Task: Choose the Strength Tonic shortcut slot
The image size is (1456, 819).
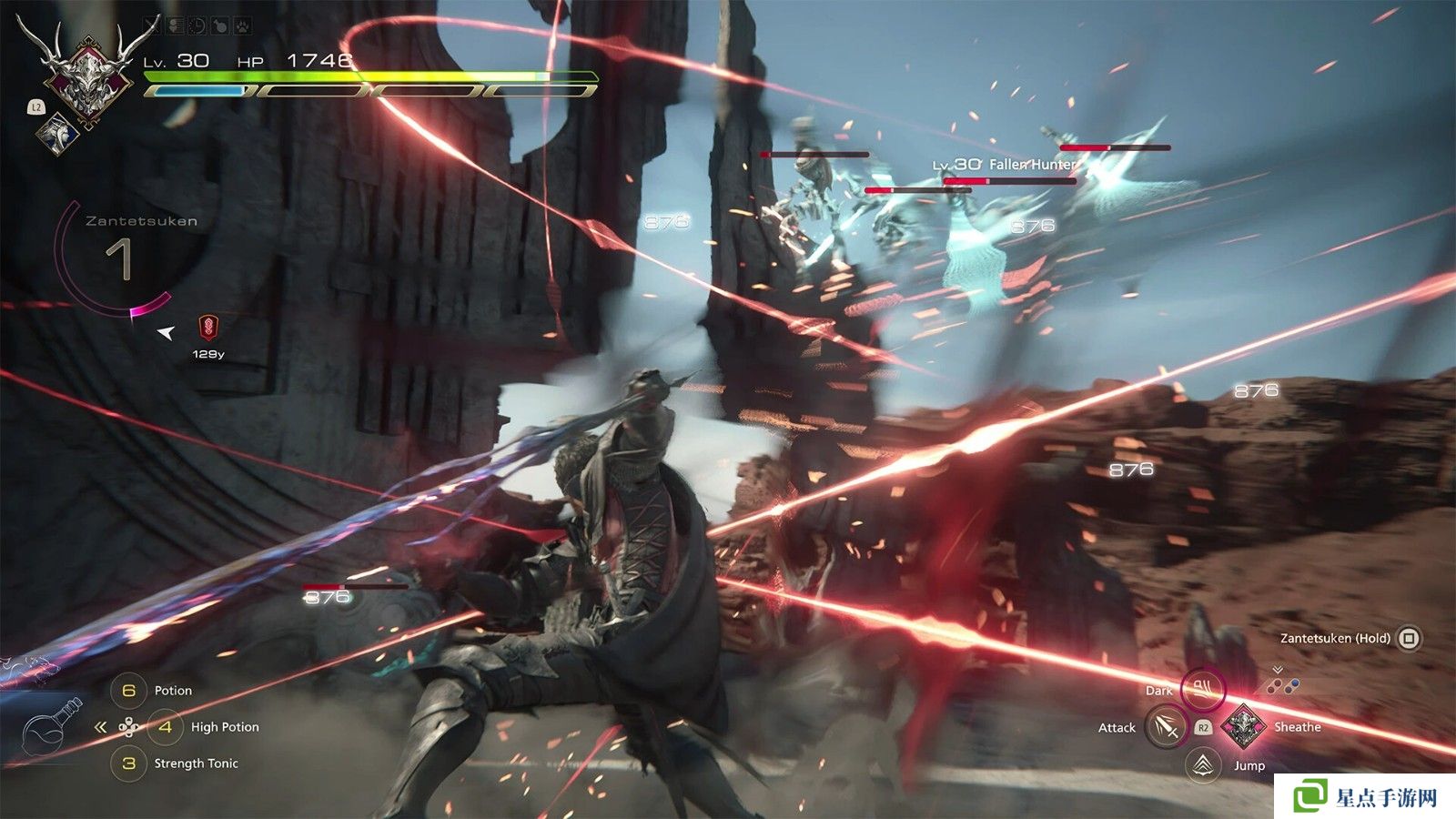Action: 129,763
